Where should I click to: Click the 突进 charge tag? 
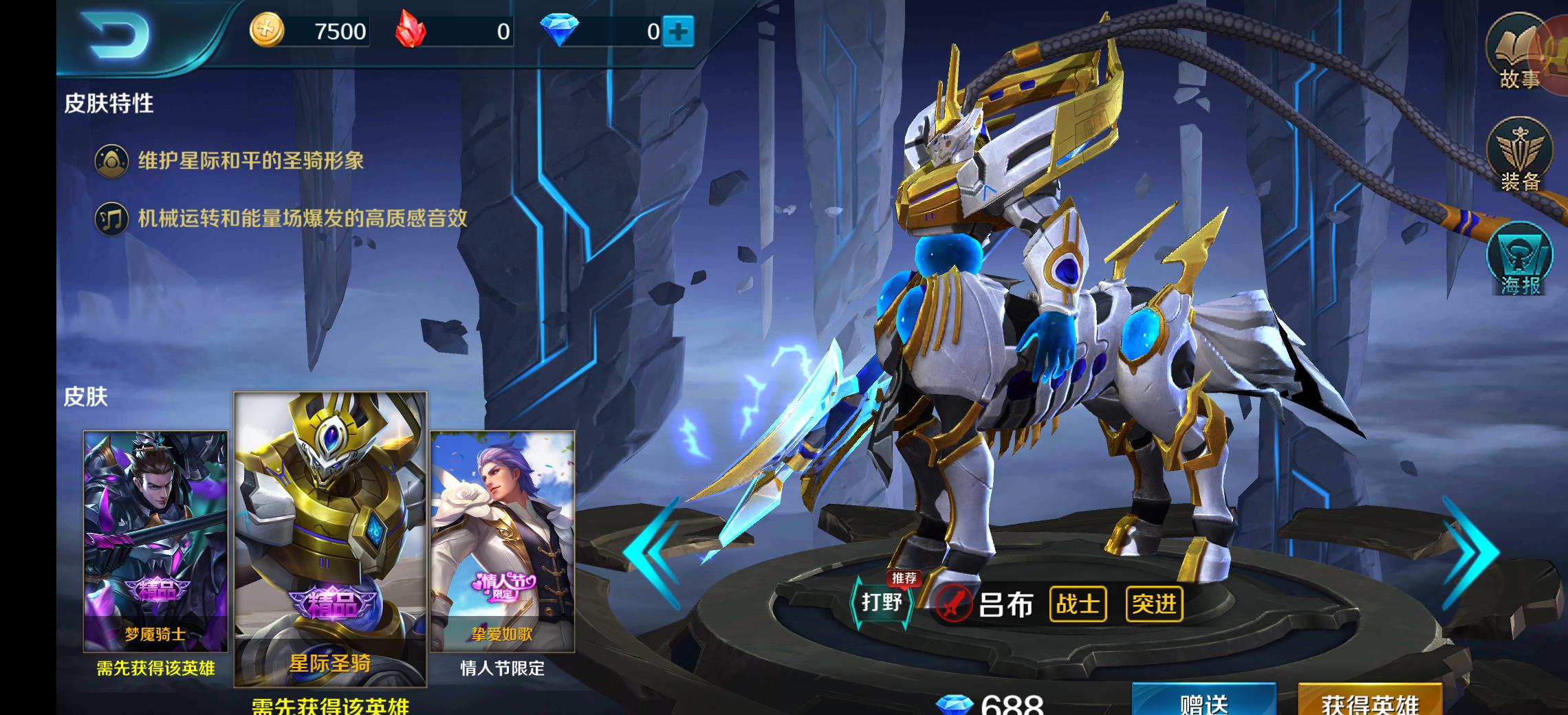tap(1154, 604)
